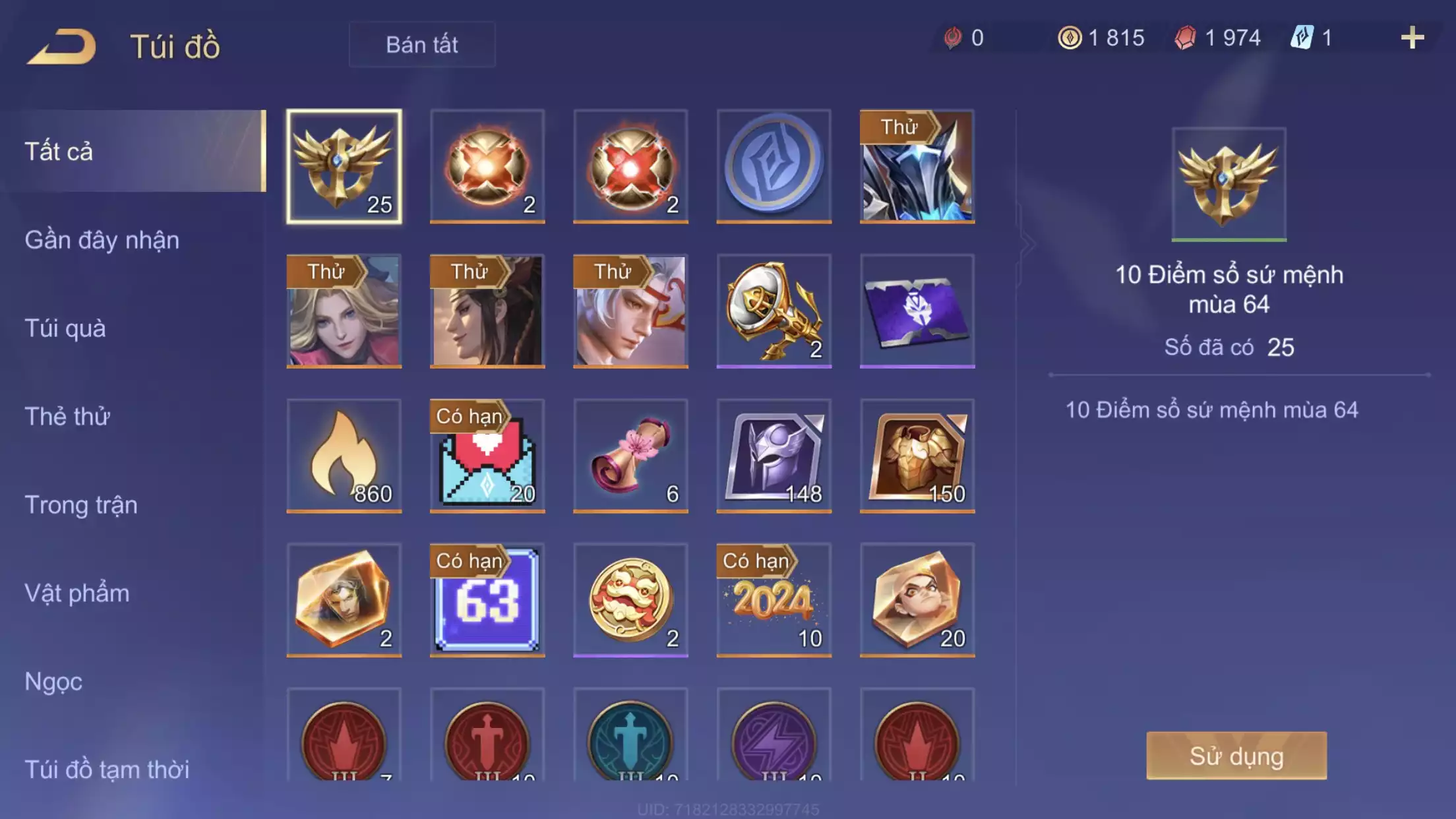Switch to the "Vật phẩm" tab

point(77,593)
